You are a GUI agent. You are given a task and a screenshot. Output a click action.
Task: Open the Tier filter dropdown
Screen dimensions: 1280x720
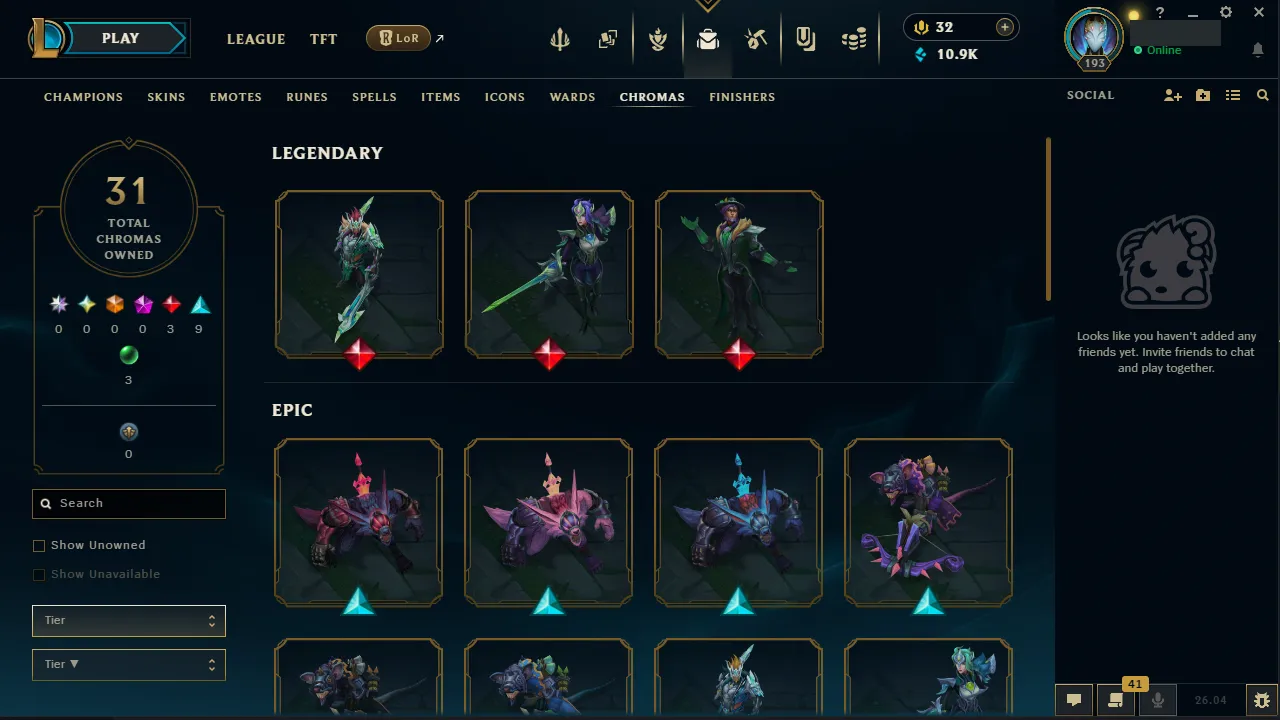coord(128,620)
